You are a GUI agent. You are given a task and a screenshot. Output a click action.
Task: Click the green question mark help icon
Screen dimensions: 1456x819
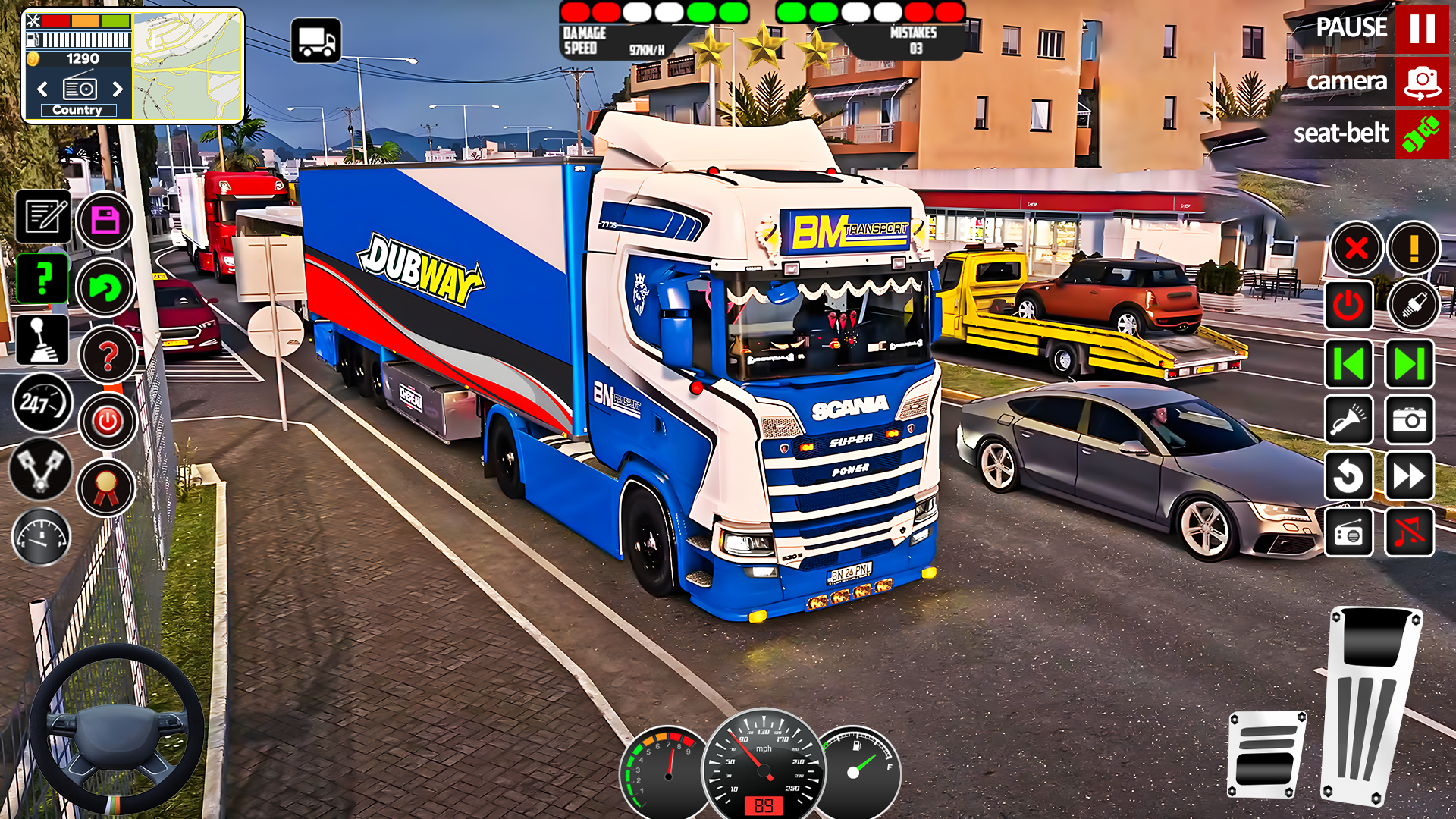pyautogui.click(x=43, y=278)
